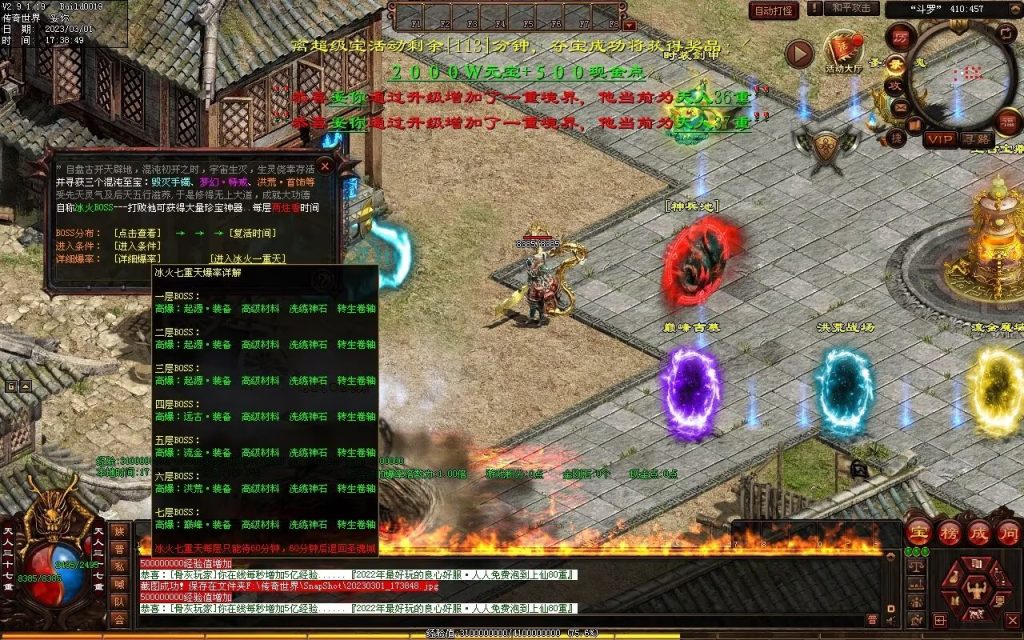Switch the 和平攻击 attack mode button
Screen dimensions: 1024x640
(852, 9)
